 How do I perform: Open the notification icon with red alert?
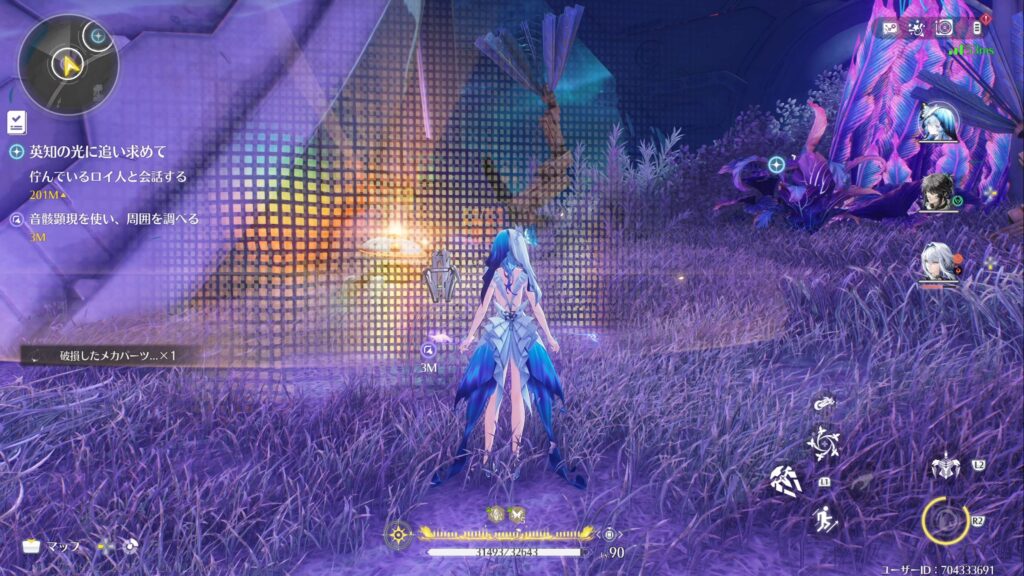(x=977, y=28)
